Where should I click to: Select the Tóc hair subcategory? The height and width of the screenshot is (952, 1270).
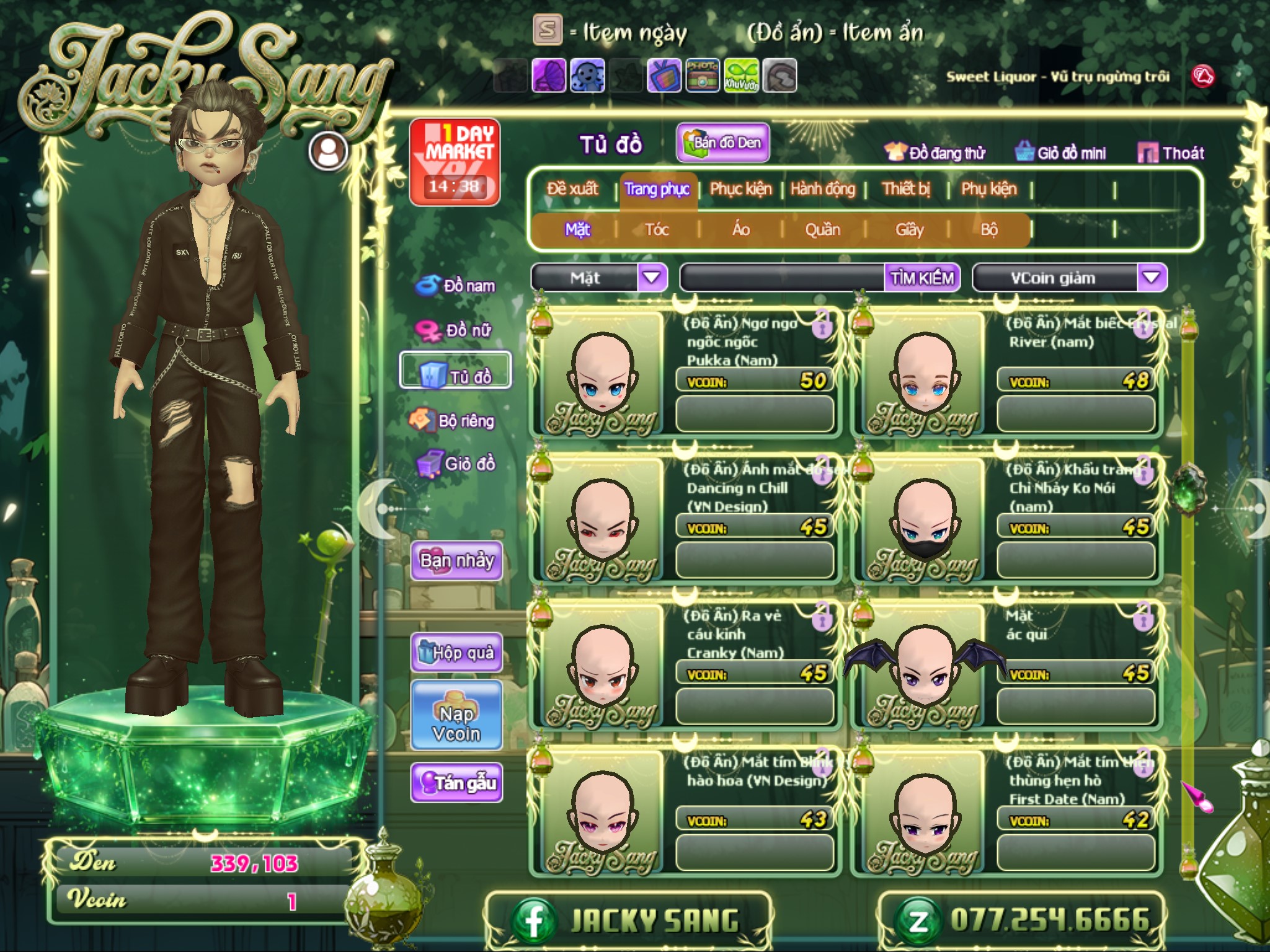[x=657, y=230]
